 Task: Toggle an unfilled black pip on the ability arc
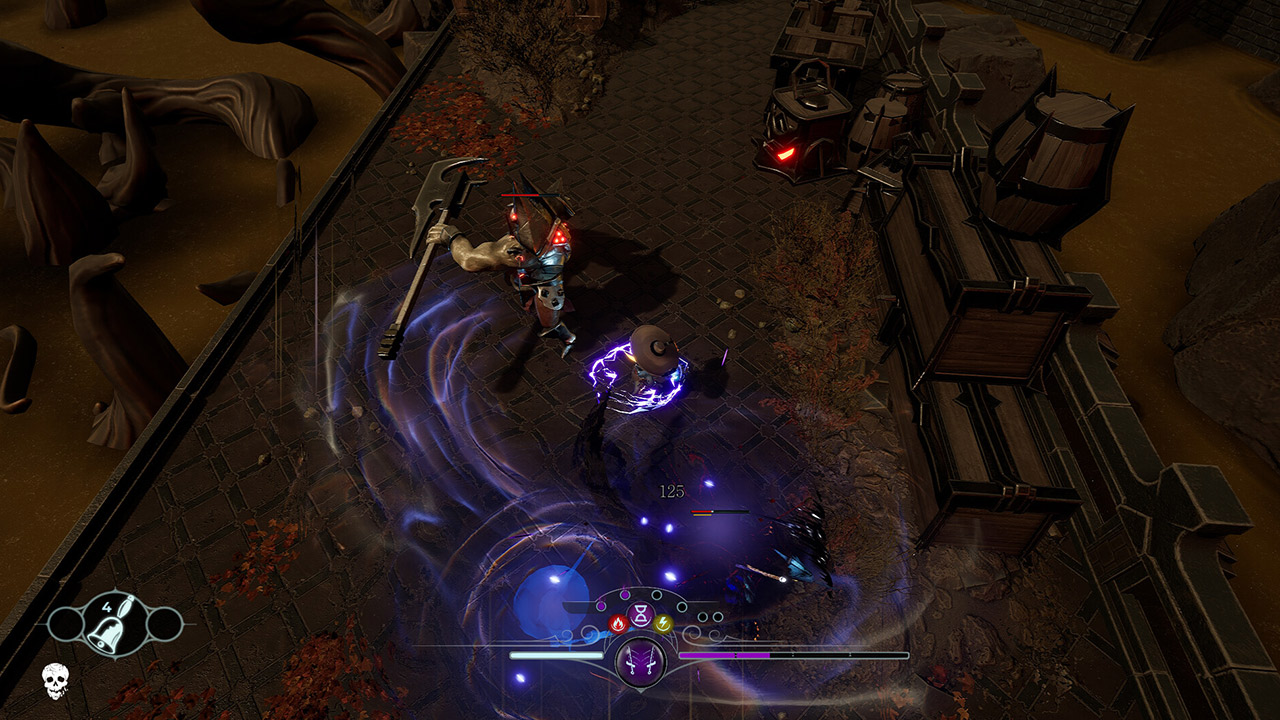click(657, 595)
